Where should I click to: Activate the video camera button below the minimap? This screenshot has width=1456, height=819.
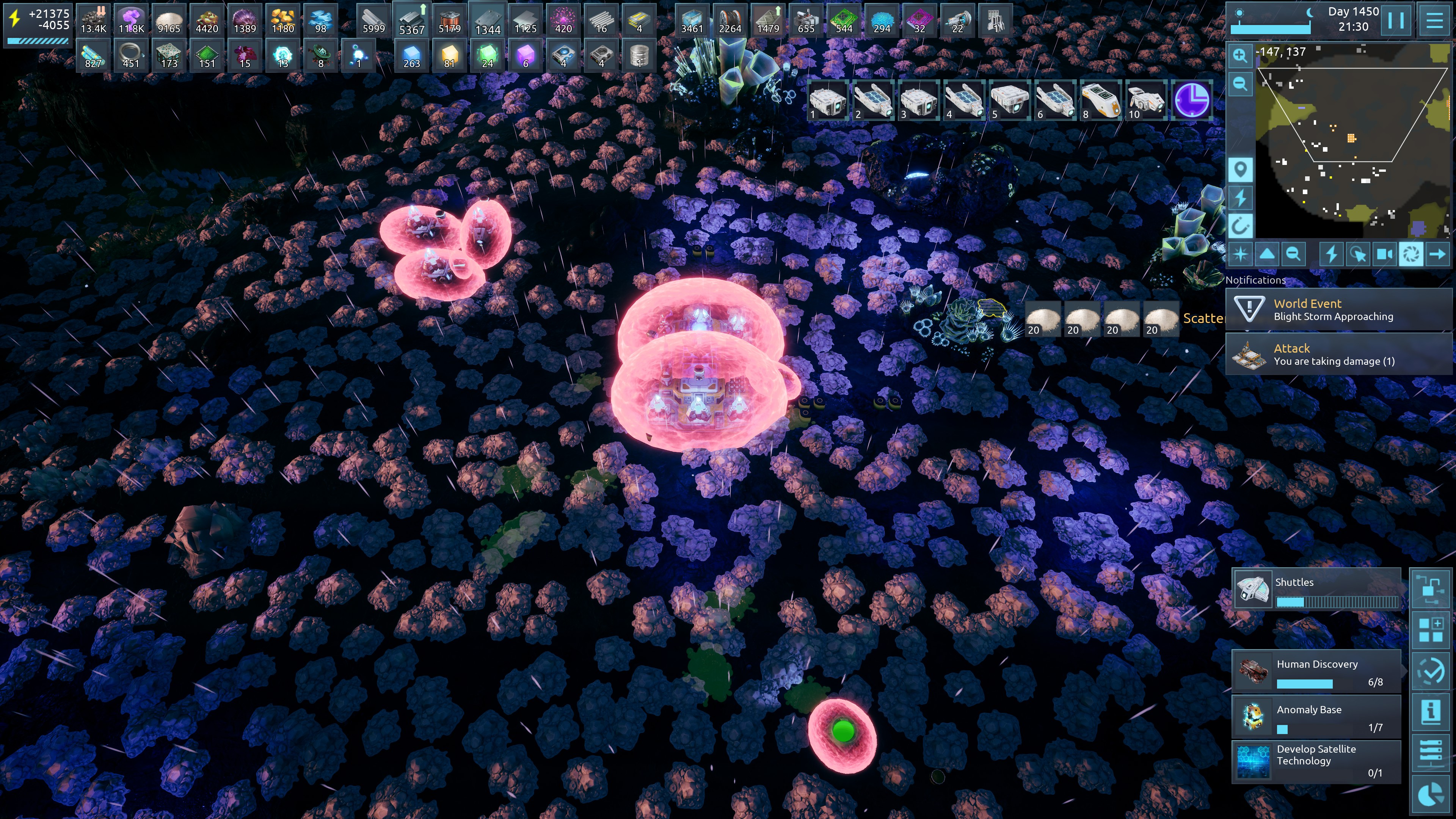(x=1384, y=254)
